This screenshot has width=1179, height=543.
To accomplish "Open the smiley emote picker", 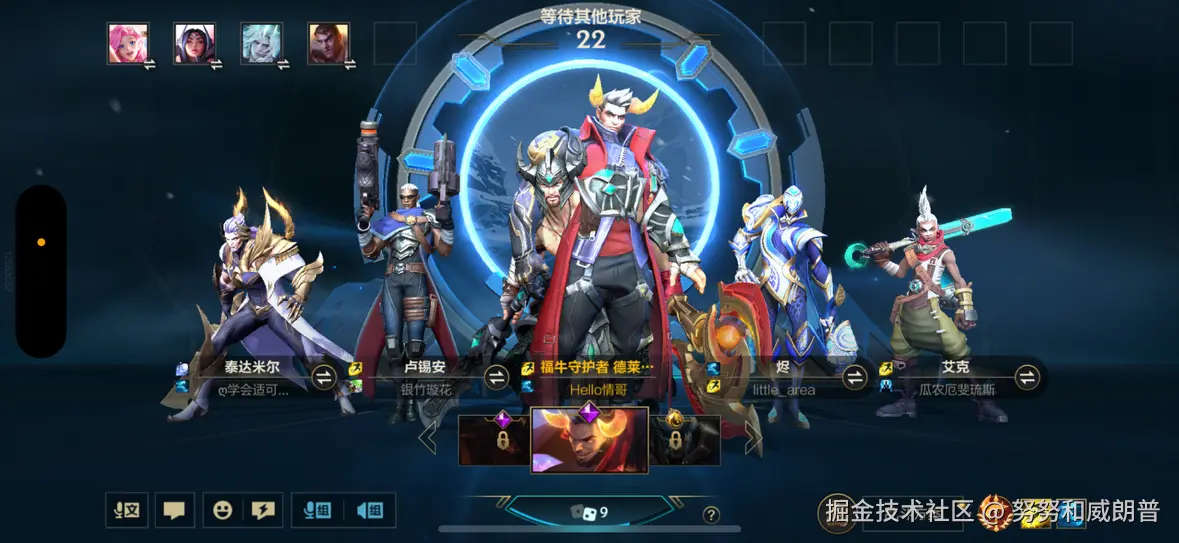I will [x=222, y=510].
